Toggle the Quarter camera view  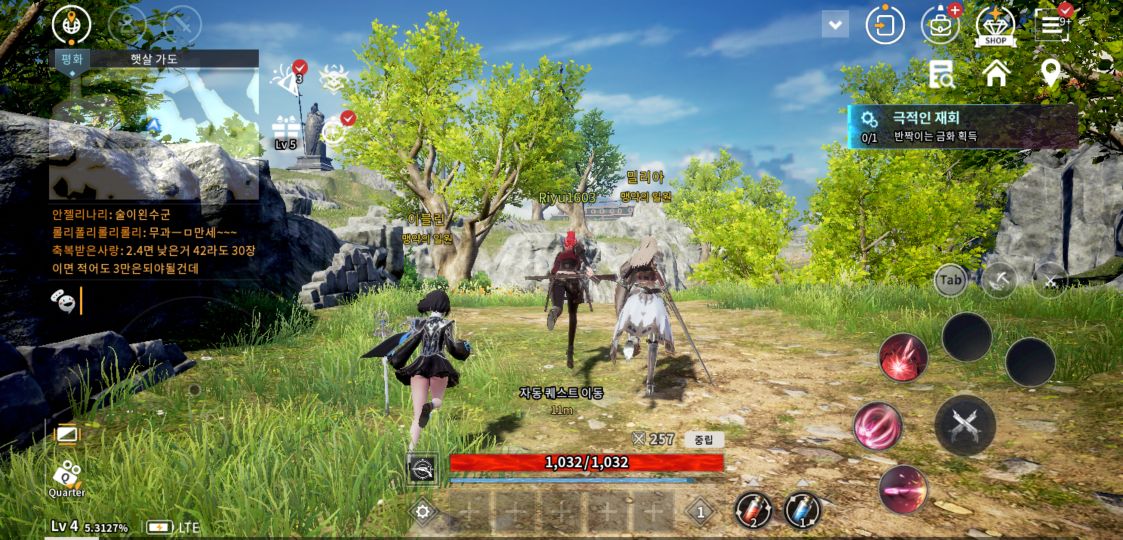pyautogui.click(x=66, y=477)
